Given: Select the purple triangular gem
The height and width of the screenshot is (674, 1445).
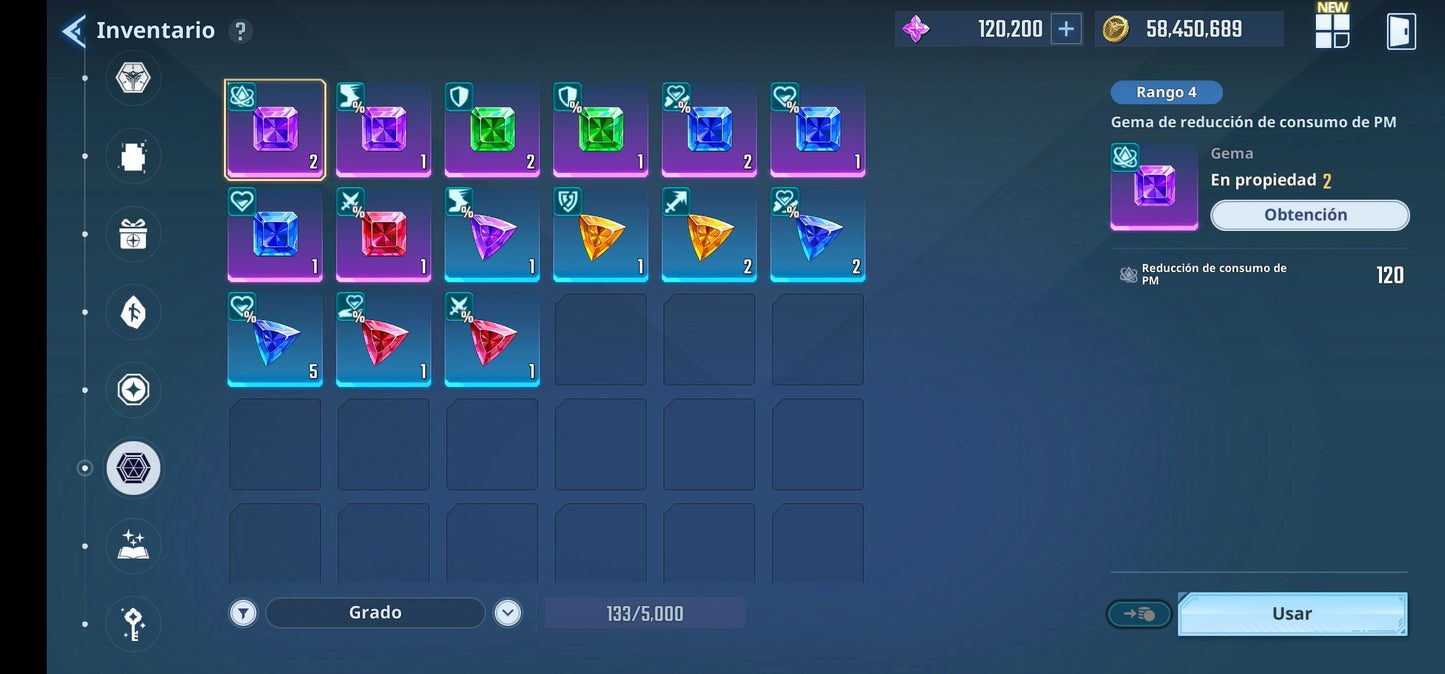Looking at the screenshot, I should 492,234.
